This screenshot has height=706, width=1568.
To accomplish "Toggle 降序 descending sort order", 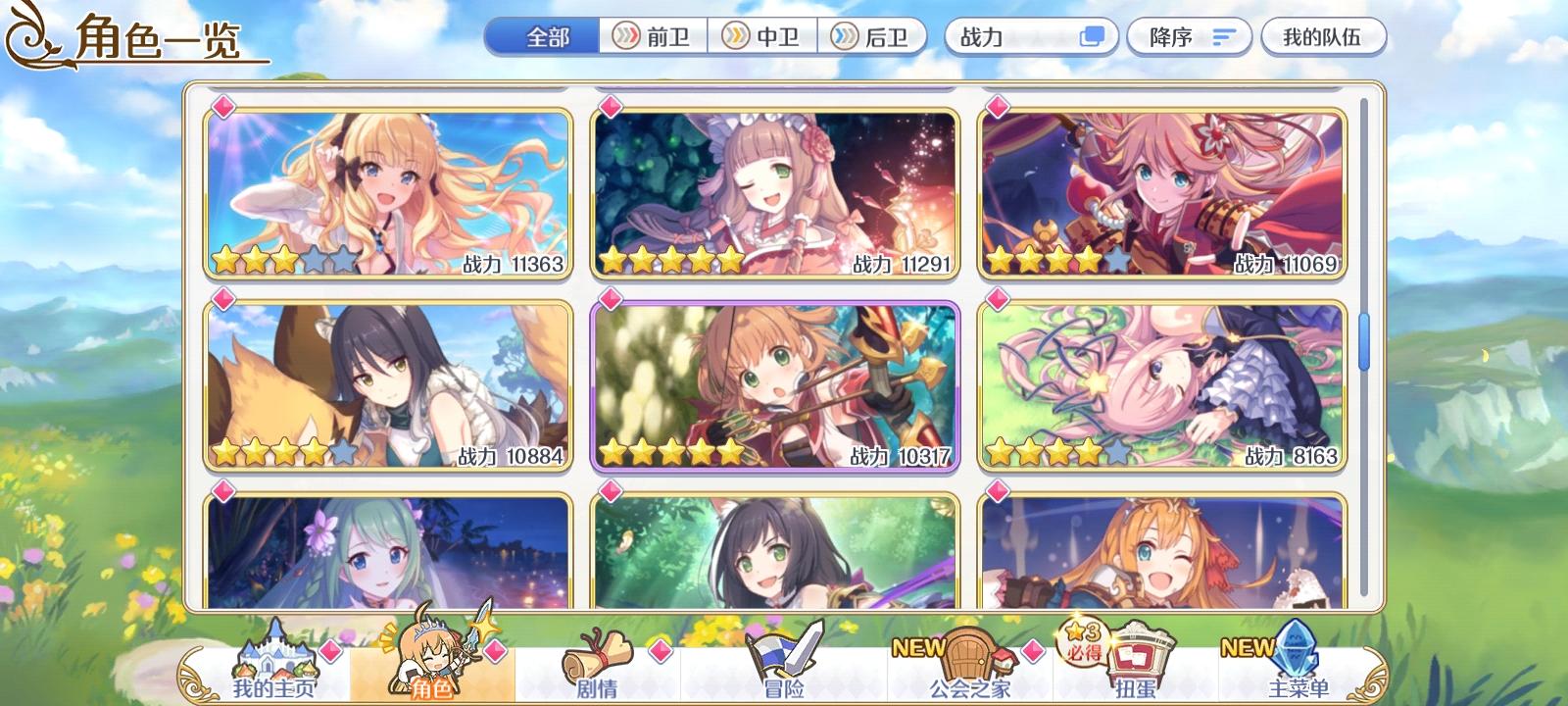I will [x=1189, y=34].
